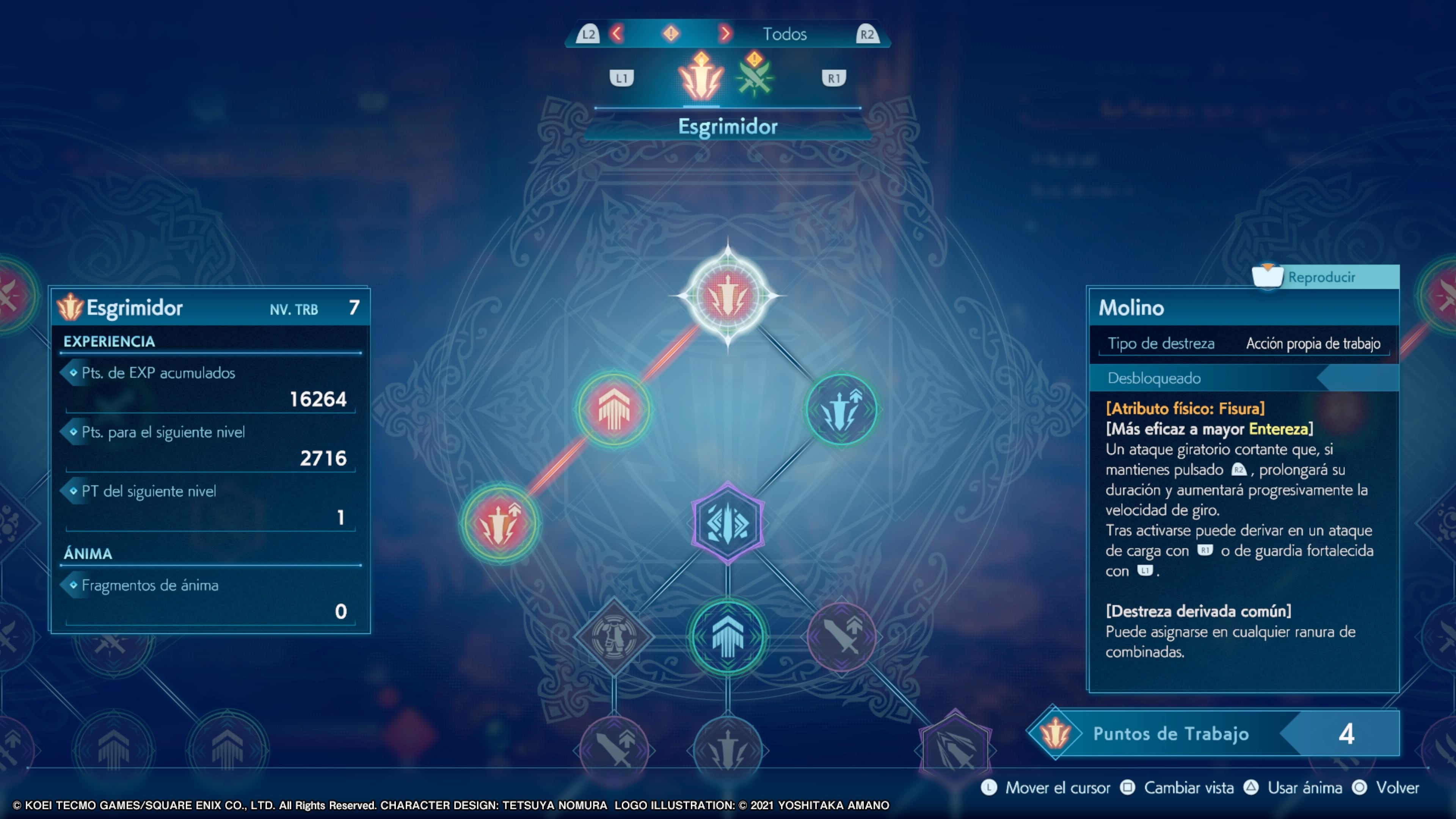Select the locked gray armor diamond node

(x=614, y=637)
